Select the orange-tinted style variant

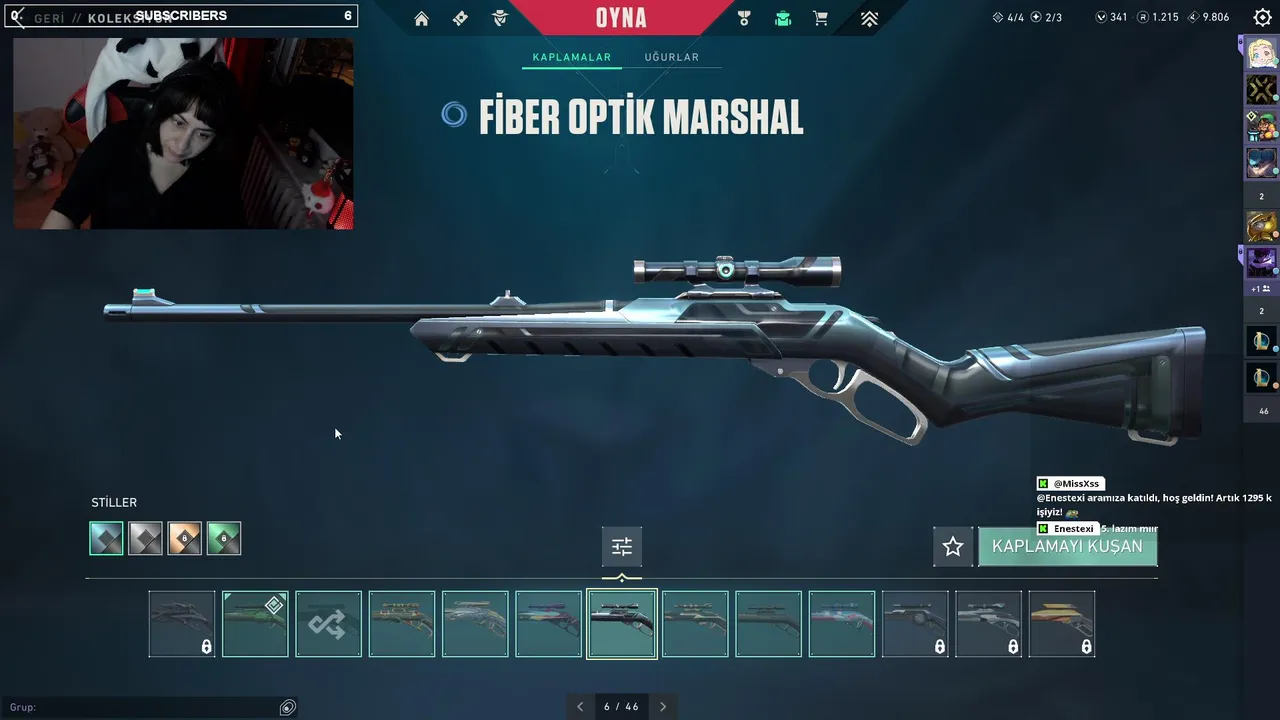pos(184,538)
